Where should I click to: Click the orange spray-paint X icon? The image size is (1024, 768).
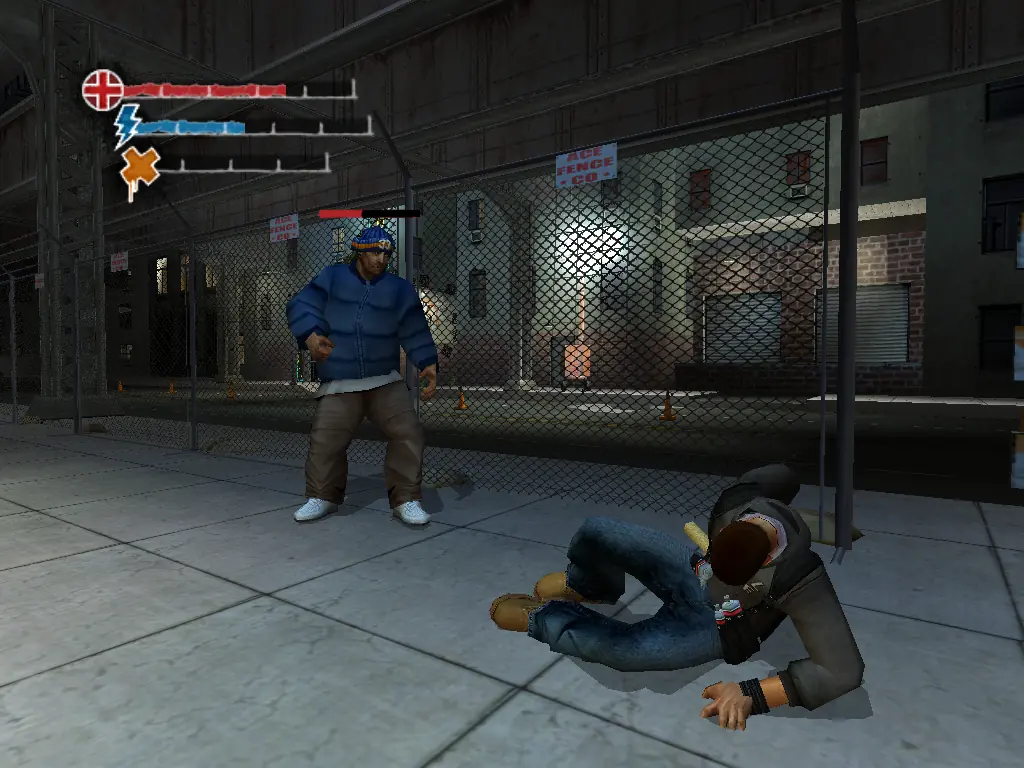(x=140, y=168)
